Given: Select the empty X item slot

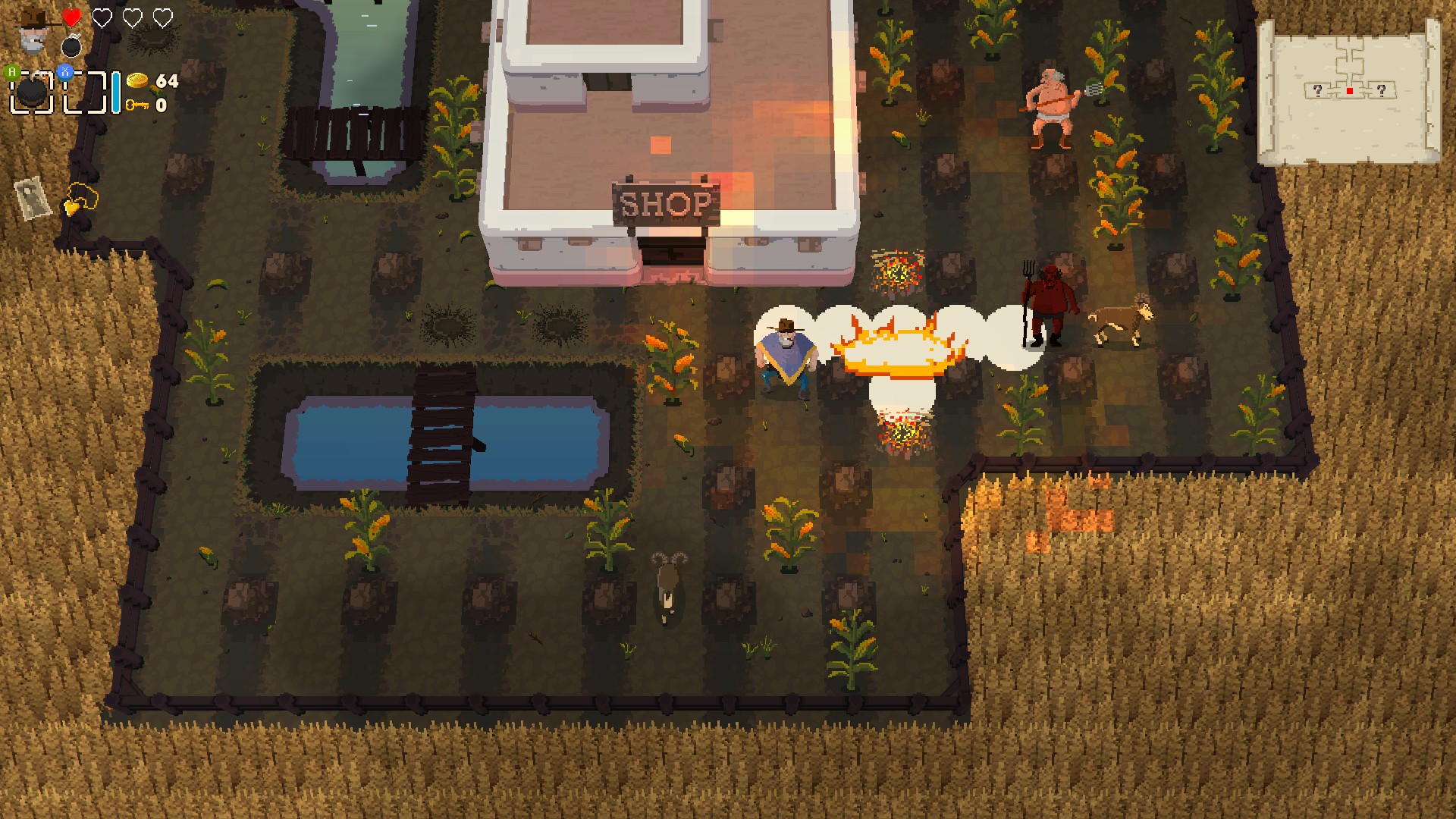Looking at the screenshot, I should (x=84, y=92).
